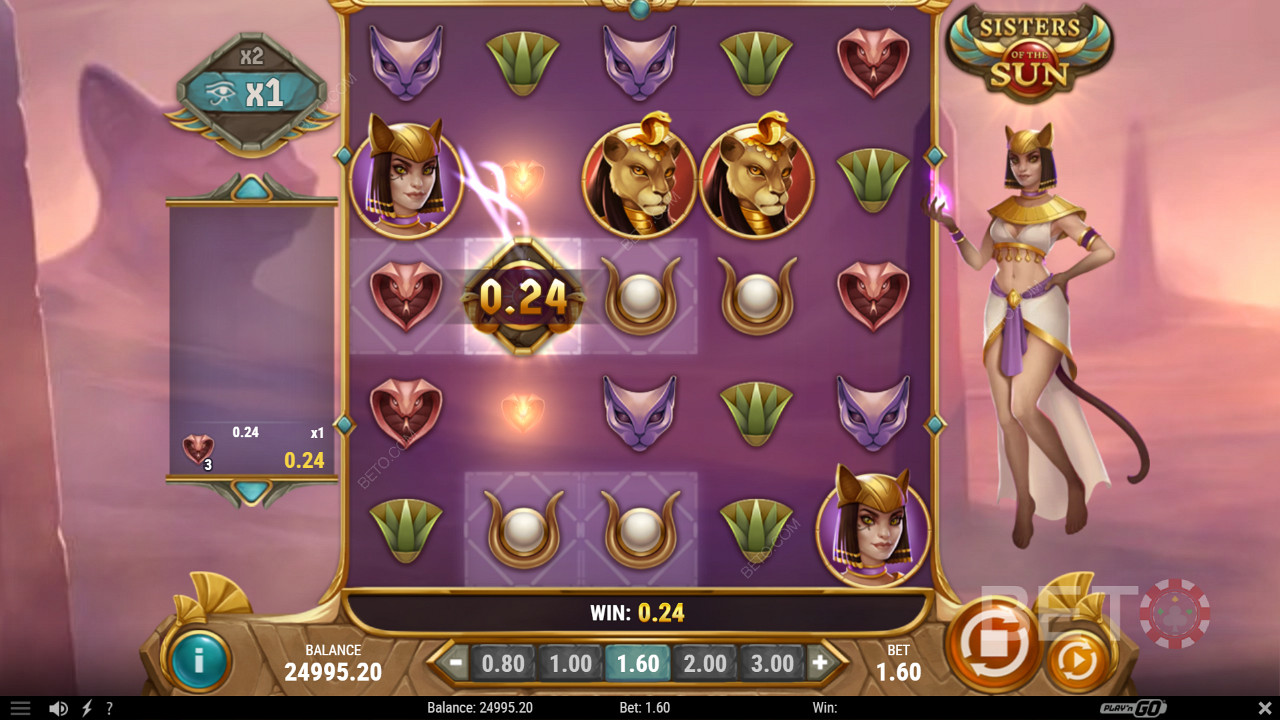This screenshot has width=1280, height=720.
Task: Start autoplay with the small play button
Action: tap(1076, 660)
